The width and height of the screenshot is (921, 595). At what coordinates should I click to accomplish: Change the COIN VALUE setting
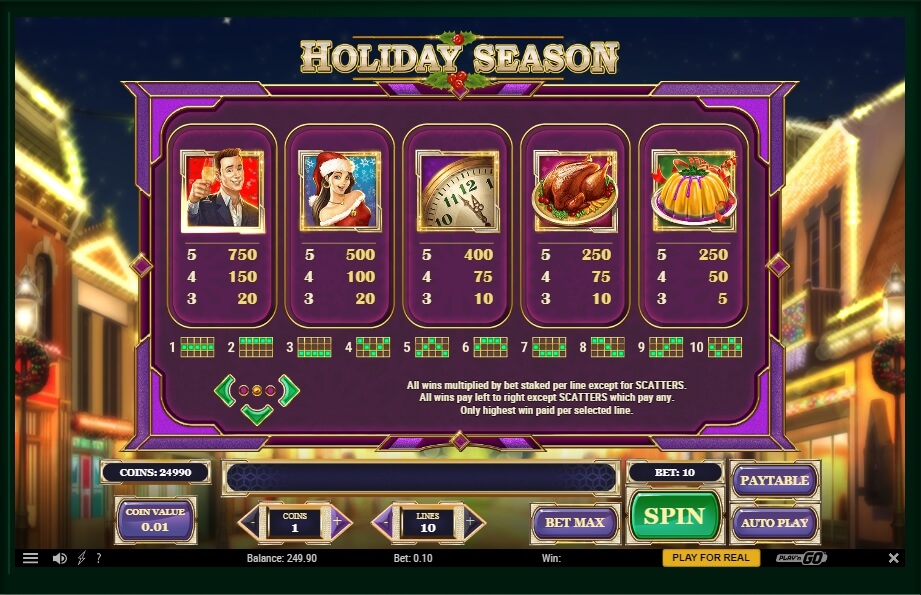155,520
